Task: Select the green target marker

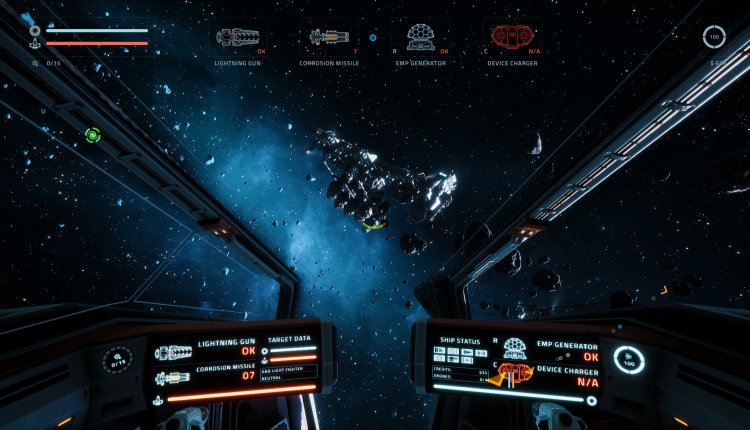Action: click(x=93, y=135)
